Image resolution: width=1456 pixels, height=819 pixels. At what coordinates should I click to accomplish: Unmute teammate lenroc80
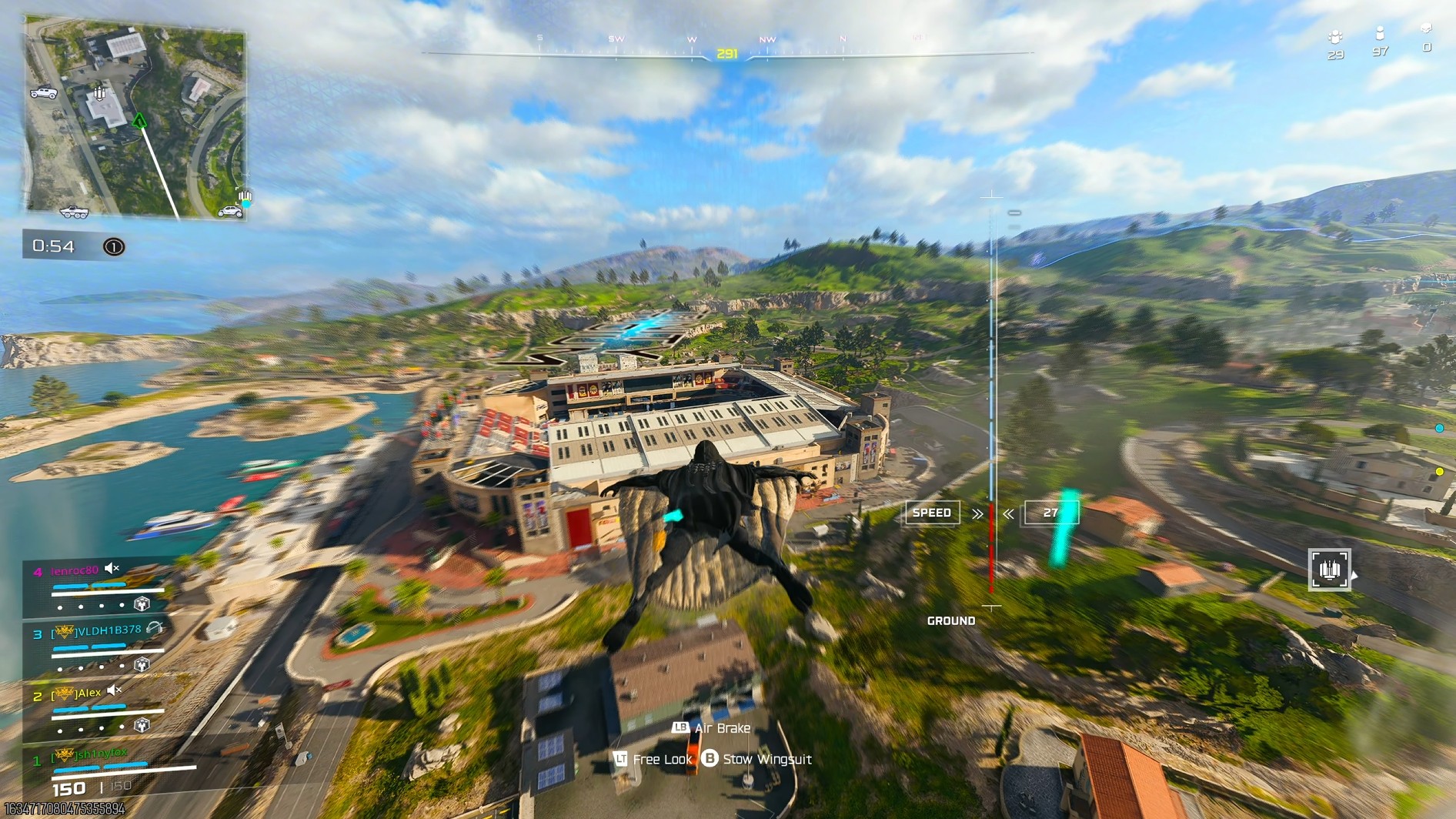[112, 569]
